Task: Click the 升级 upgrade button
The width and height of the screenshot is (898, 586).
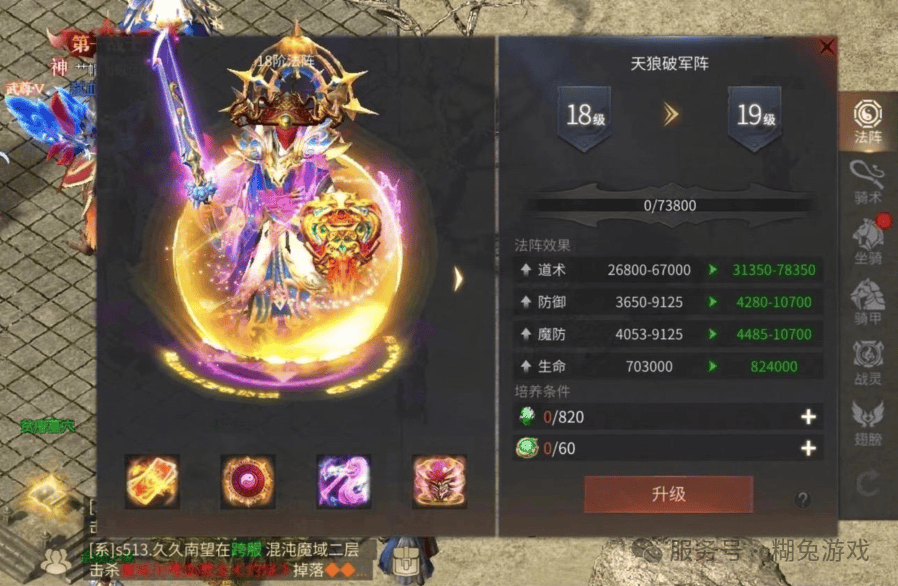Action: [668, 494]
